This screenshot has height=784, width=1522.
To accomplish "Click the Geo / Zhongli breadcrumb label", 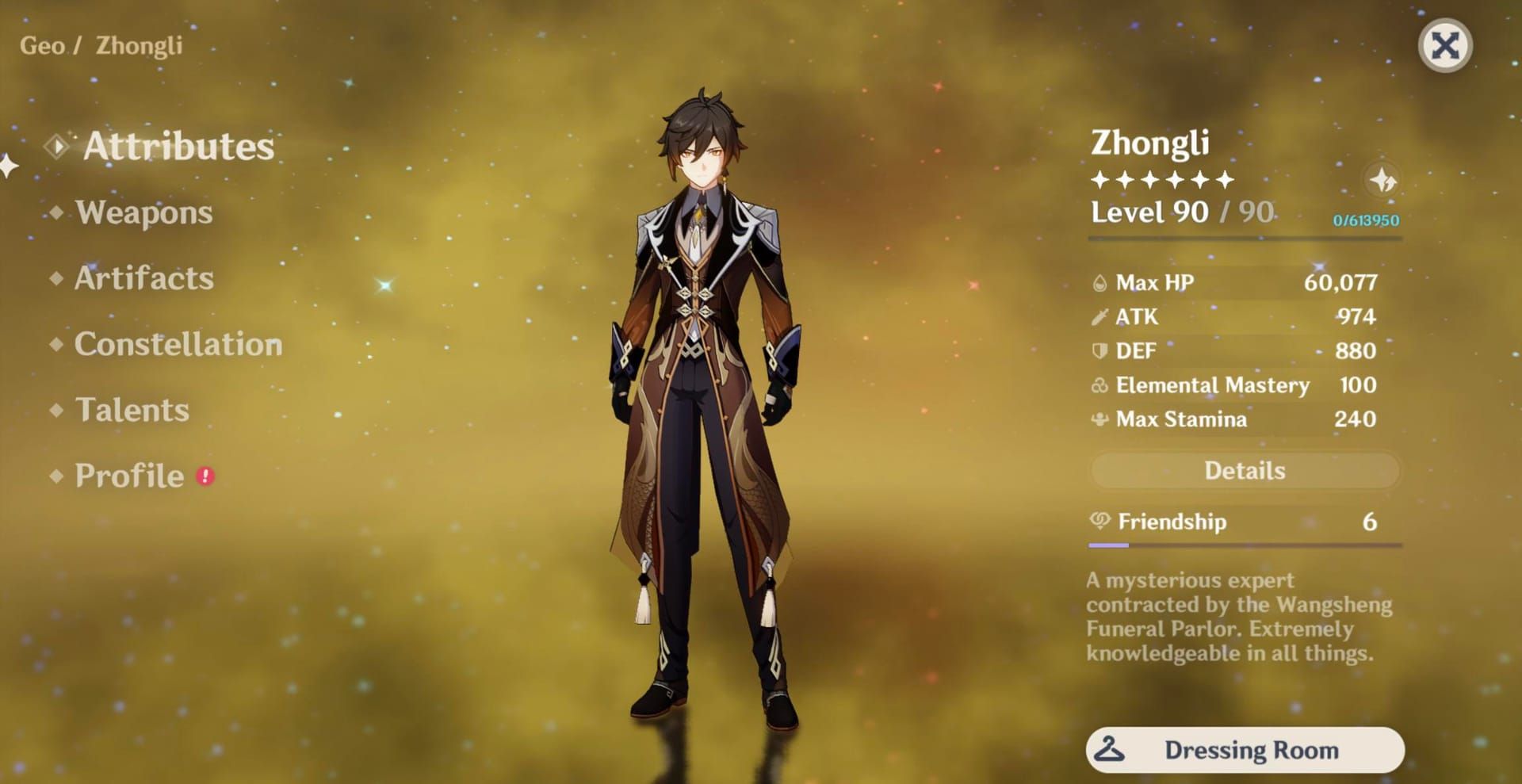I will 100,45.
